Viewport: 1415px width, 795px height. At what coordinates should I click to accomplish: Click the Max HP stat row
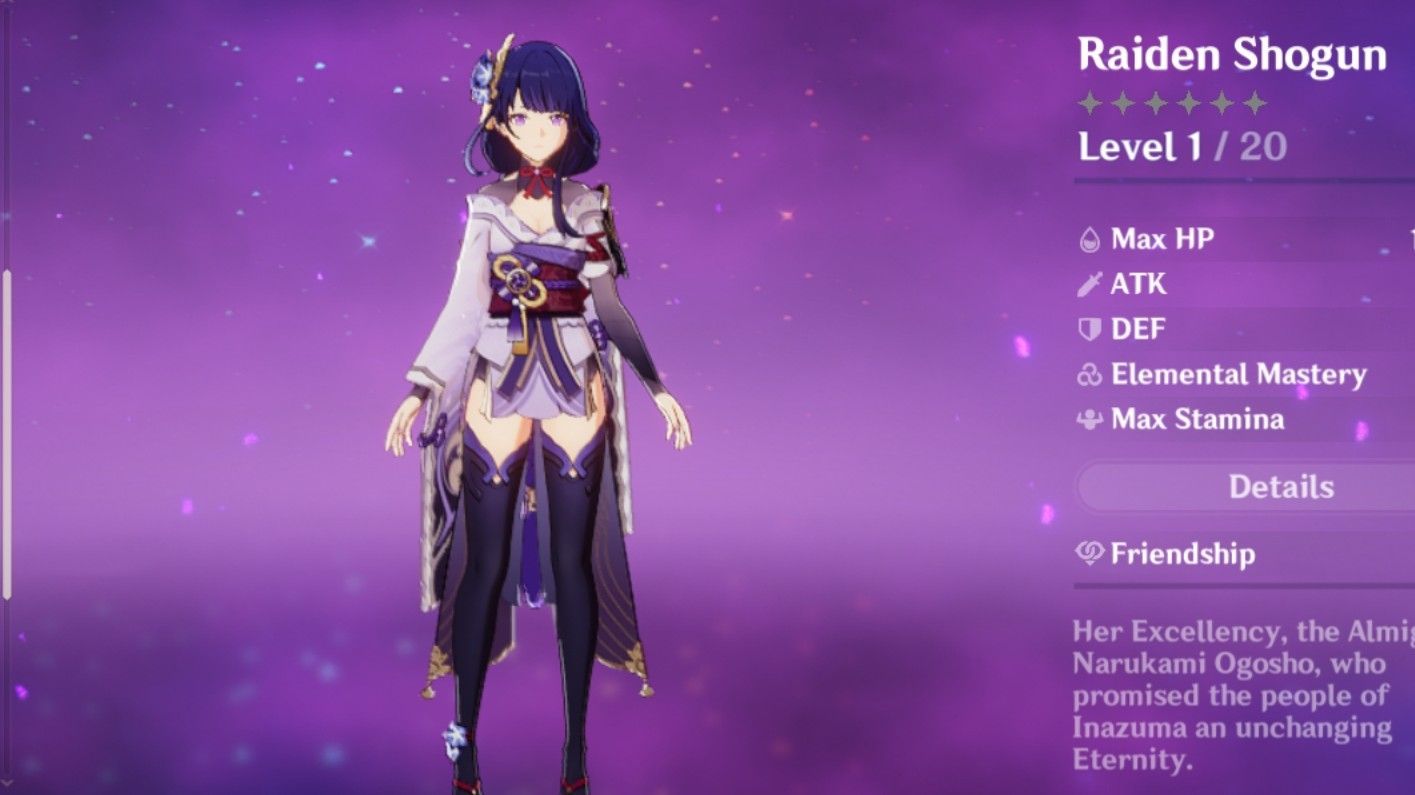pyautogui.click(x=1150, y=239)
